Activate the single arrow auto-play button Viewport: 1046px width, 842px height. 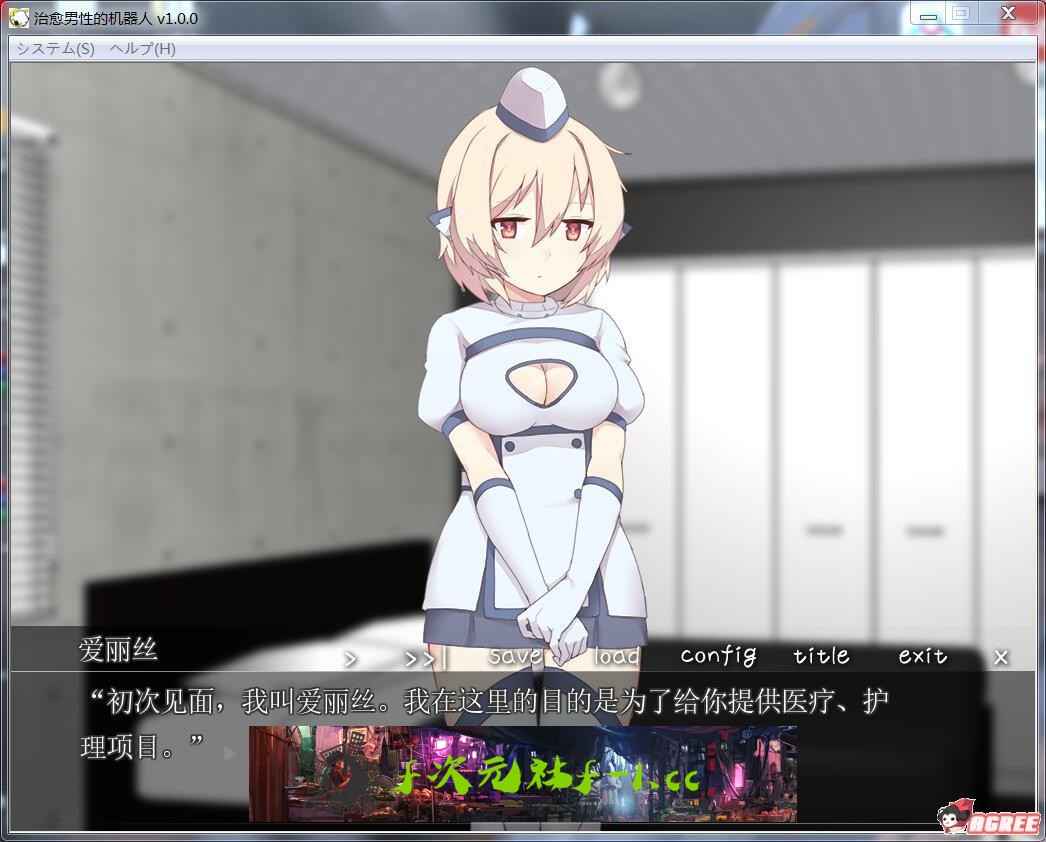(351, 658)
